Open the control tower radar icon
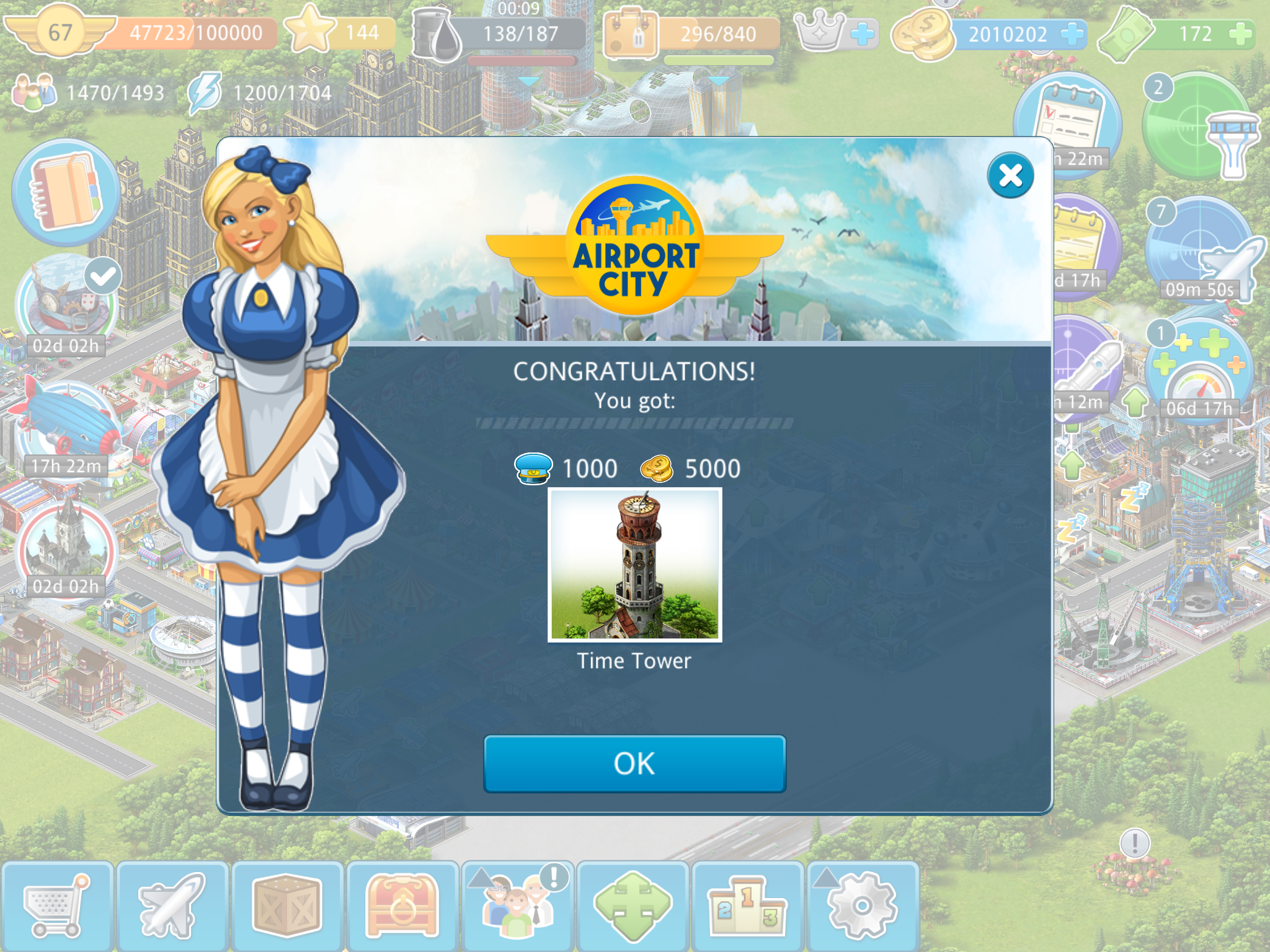The height and width of the screenshot is (952, 1270). 1200,127
